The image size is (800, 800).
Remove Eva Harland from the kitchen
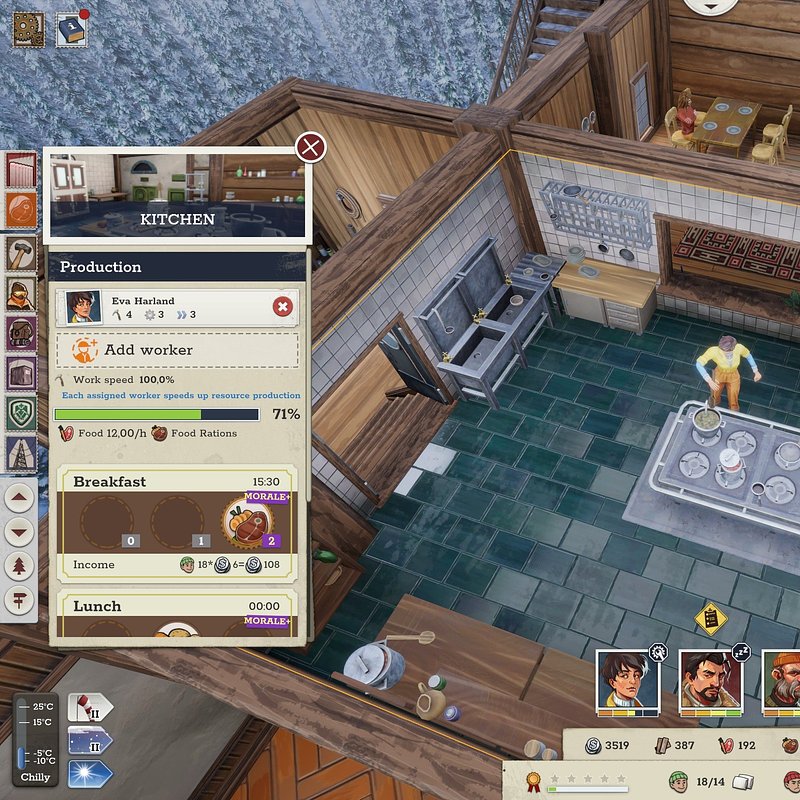pos(283,307)
